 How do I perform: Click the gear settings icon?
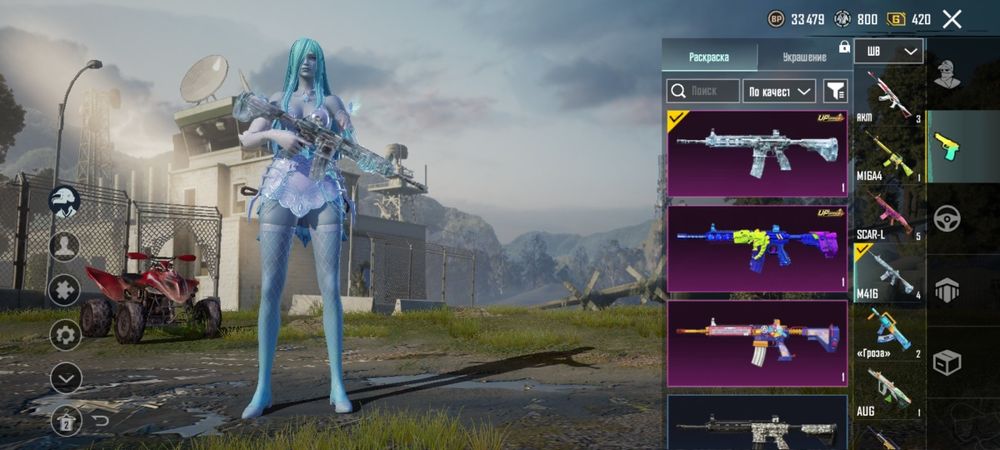(65, 334)
